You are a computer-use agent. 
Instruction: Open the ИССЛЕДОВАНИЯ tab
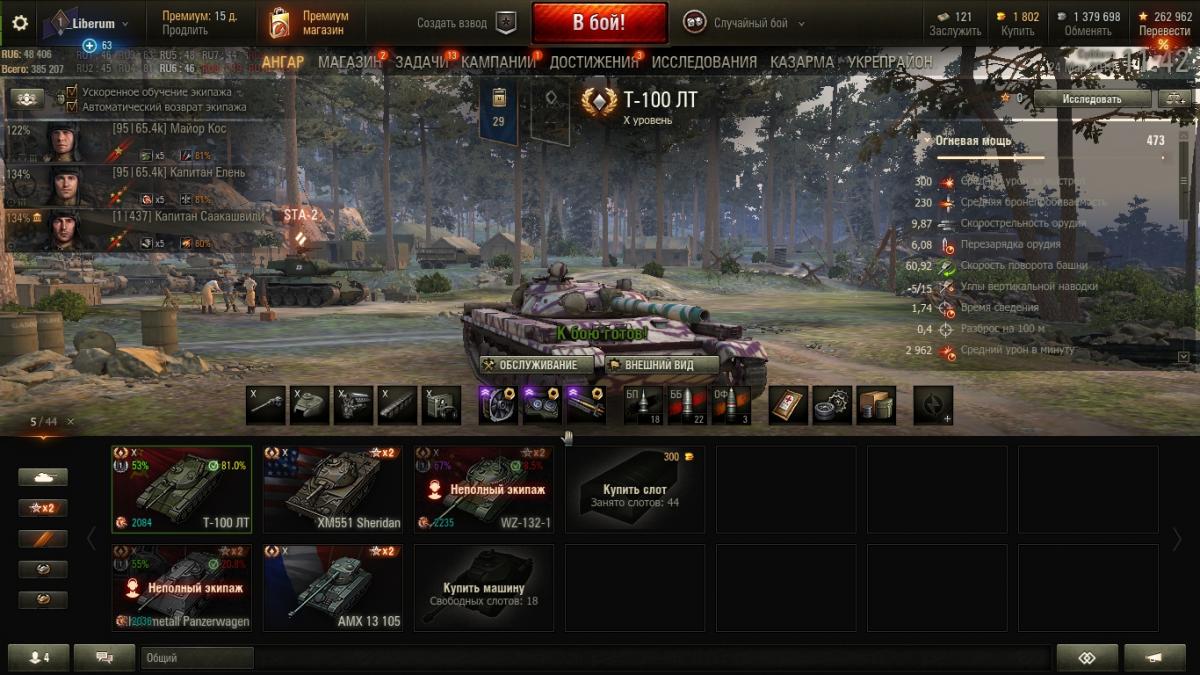[x=704, y=62]
